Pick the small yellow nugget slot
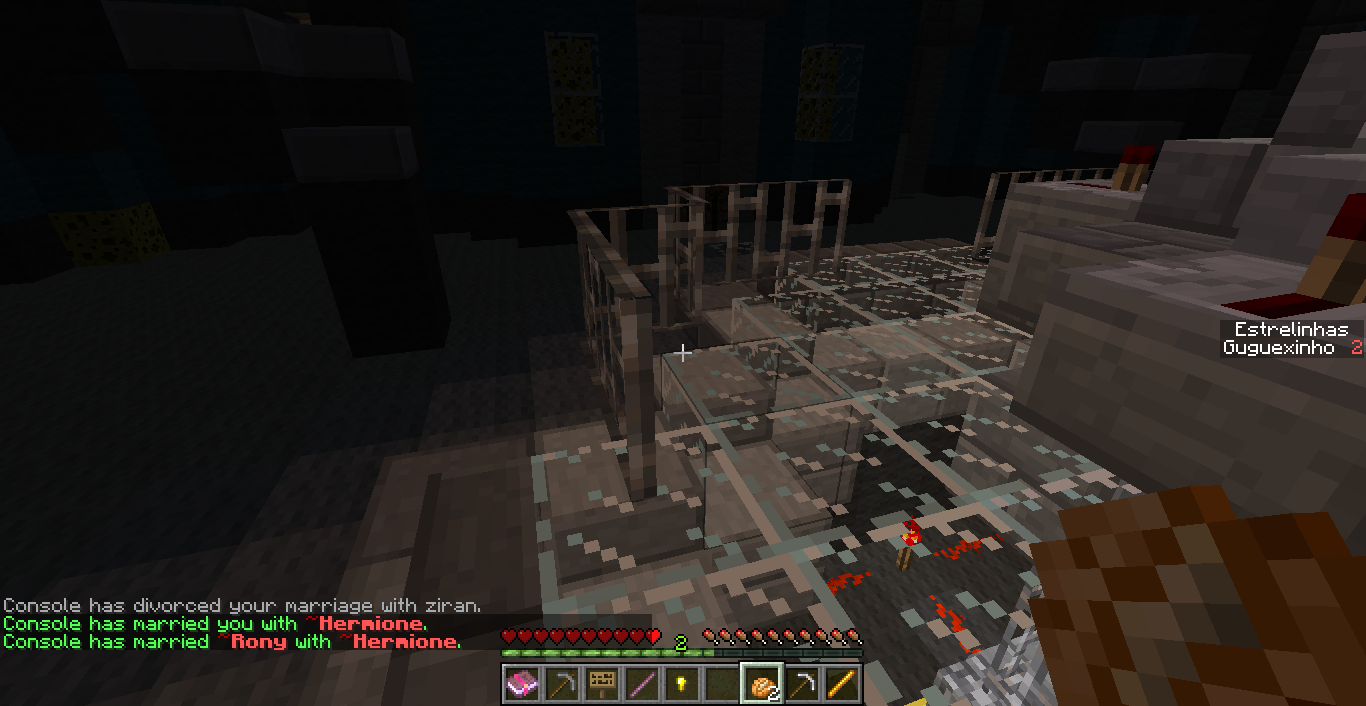The height and width of the screenshot is (706, 1366). 681,685
